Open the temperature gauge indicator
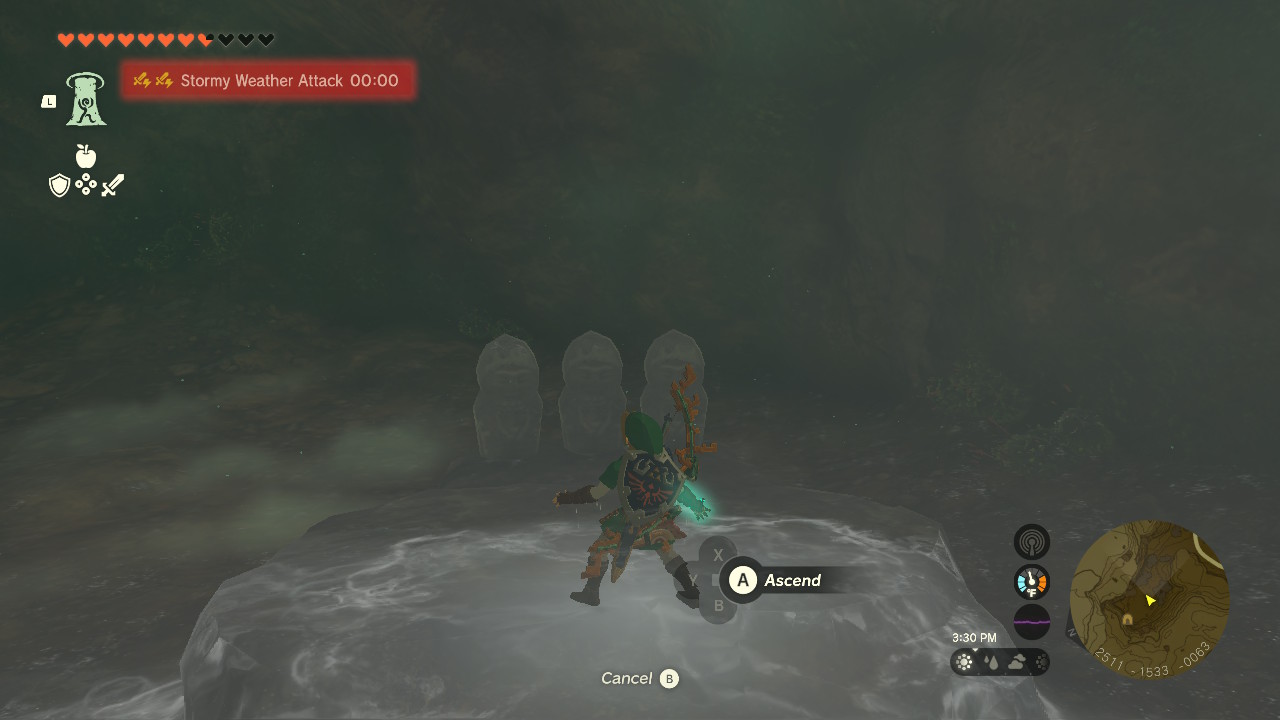Image resolution: width=1280 pixels, height=720 pixels. [1031, 581]
